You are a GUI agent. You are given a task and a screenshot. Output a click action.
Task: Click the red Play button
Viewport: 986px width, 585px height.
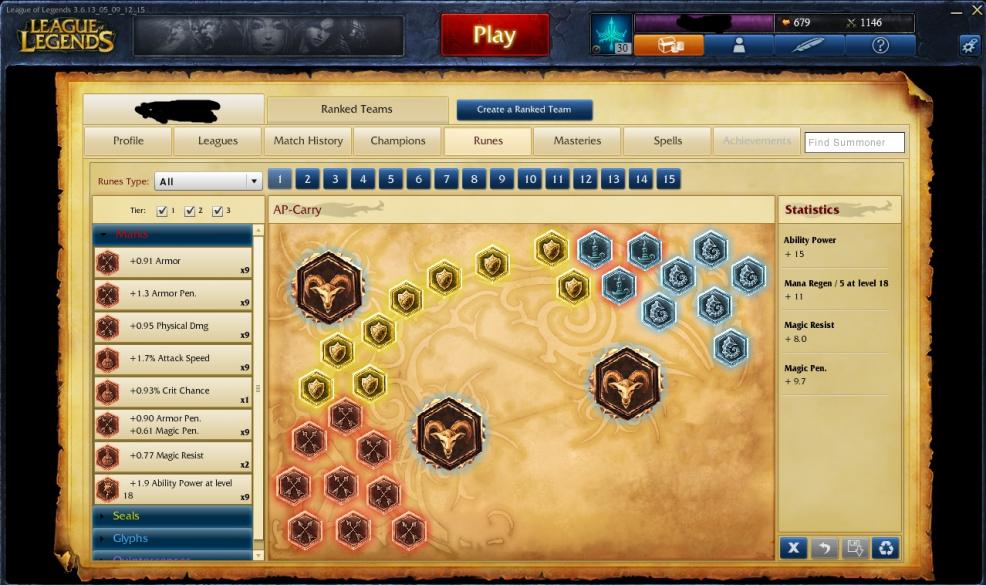point(494,36)
